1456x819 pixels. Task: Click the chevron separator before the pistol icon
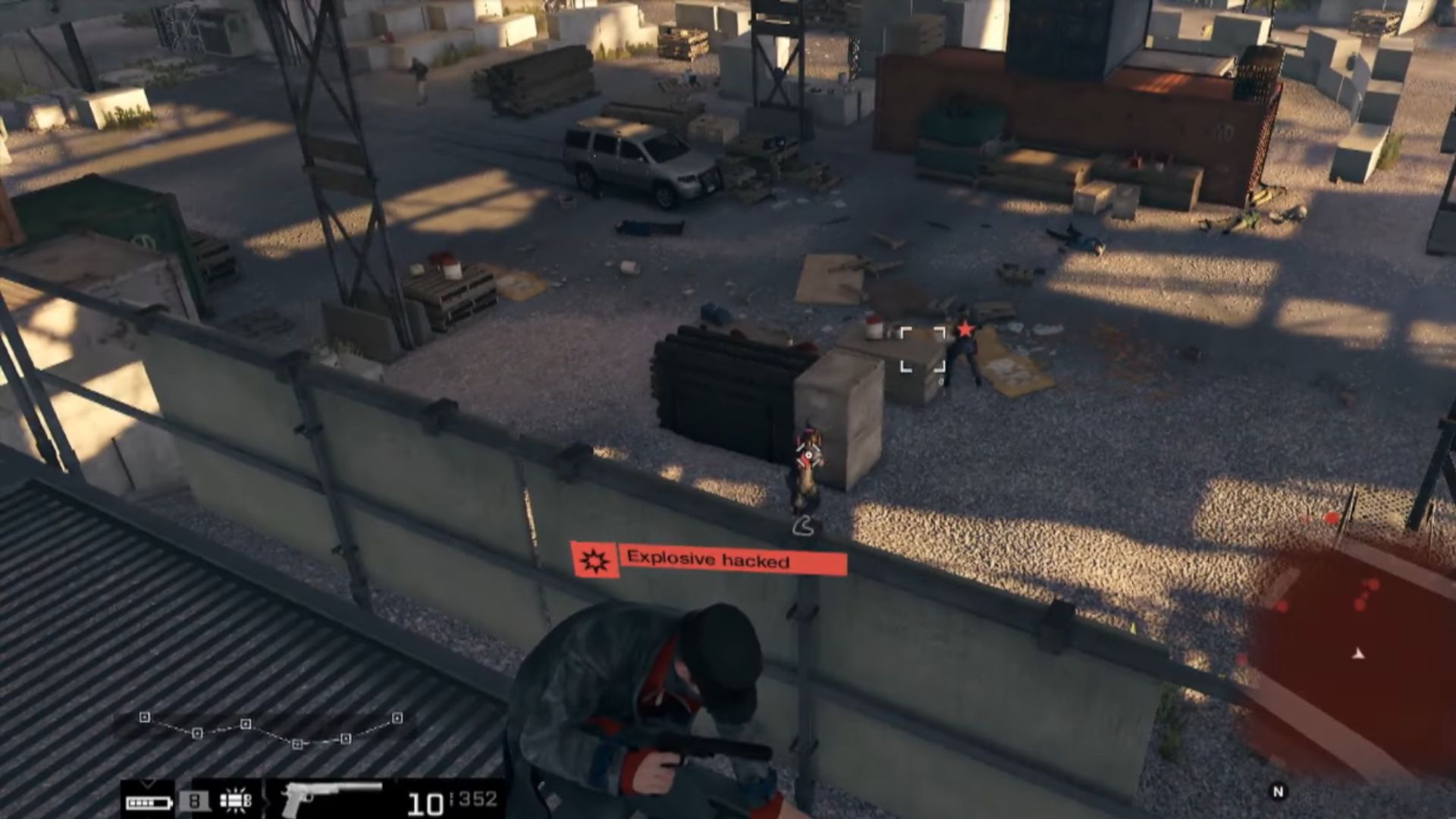coord(268,802)
